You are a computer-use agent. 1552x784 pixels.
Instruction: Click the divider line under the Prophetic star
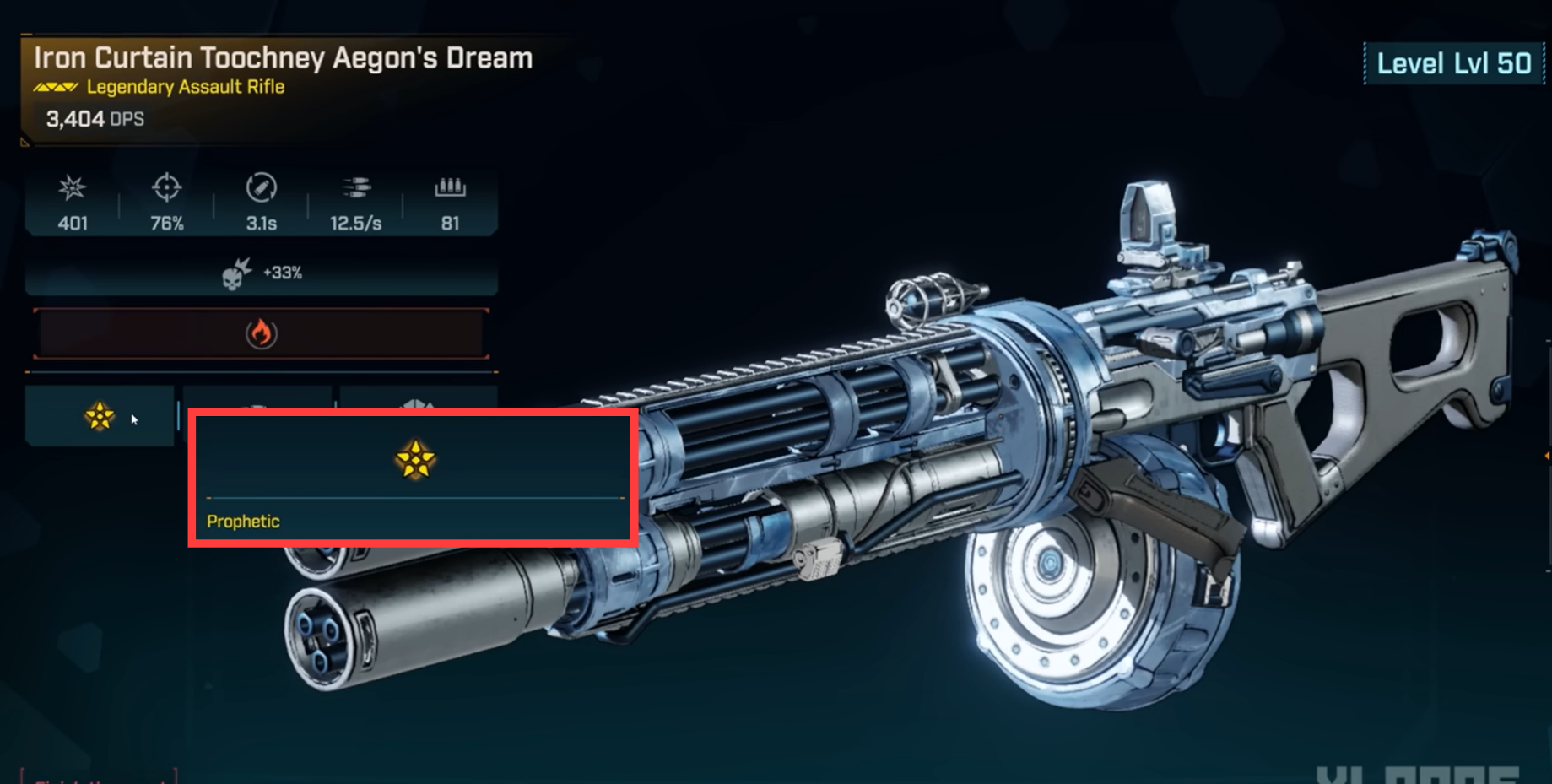click(414, 498)
